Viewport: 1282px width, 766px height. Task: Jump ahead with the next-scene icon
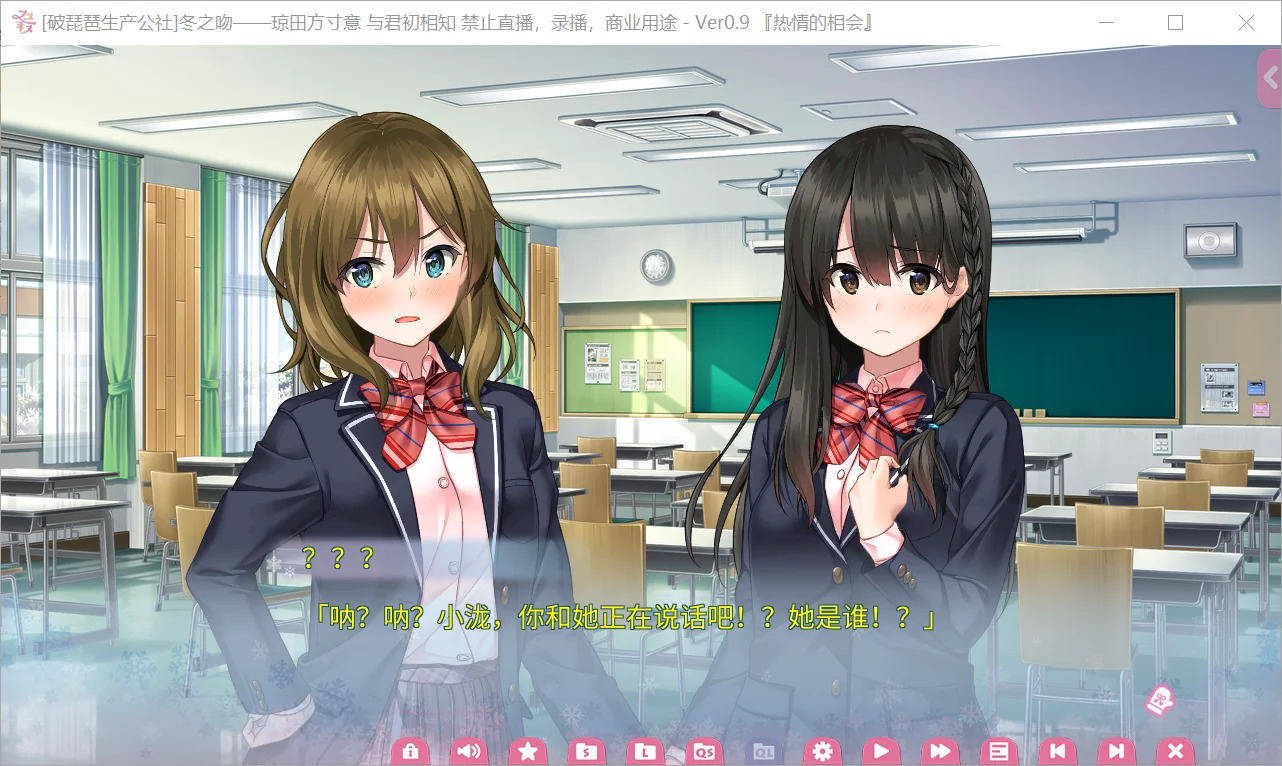click(x=1116, y=750)
